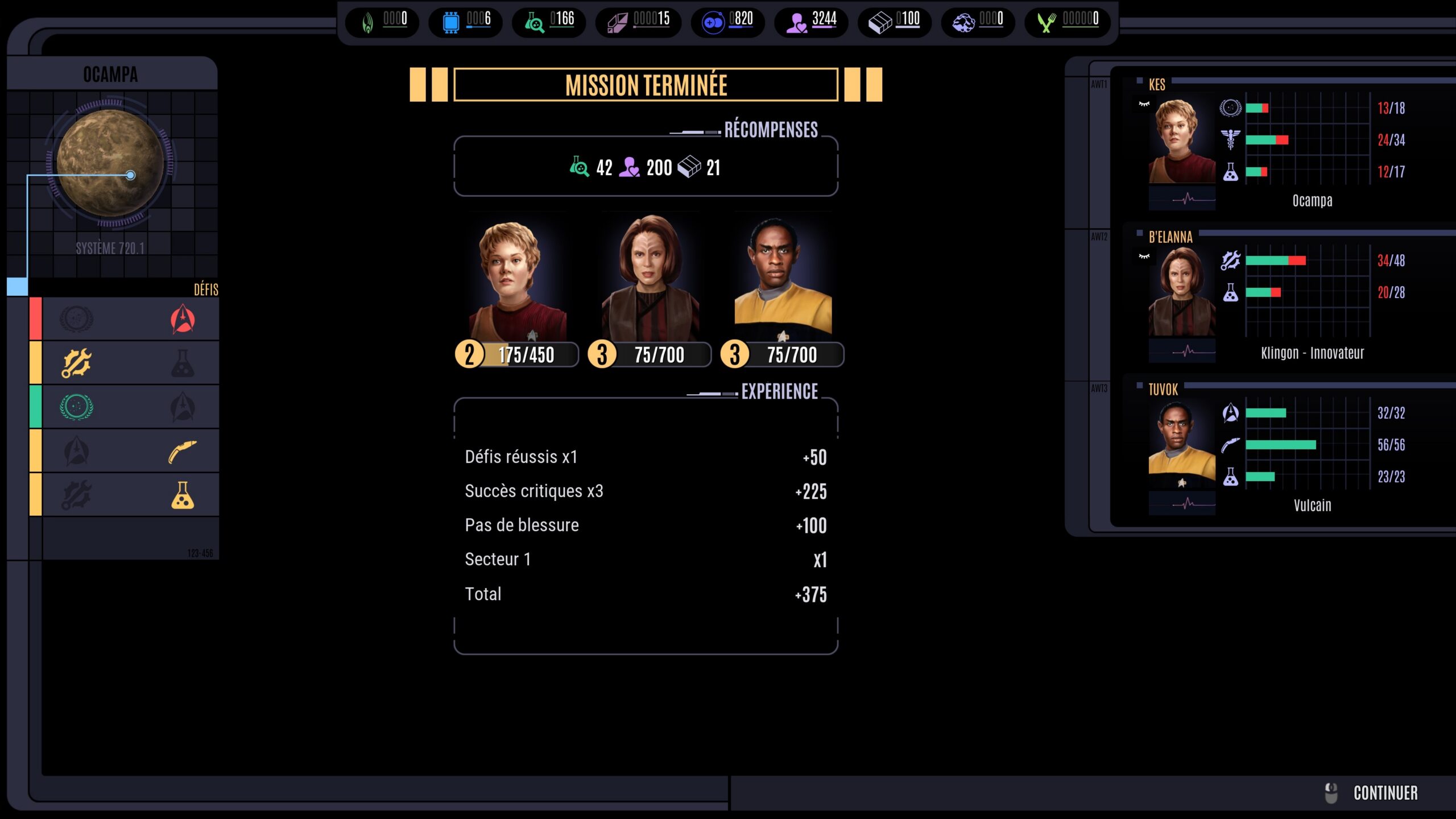Click the research resource counter showing 166
1456x819 pixels.
pyautogui.click(x=549, y=22)
